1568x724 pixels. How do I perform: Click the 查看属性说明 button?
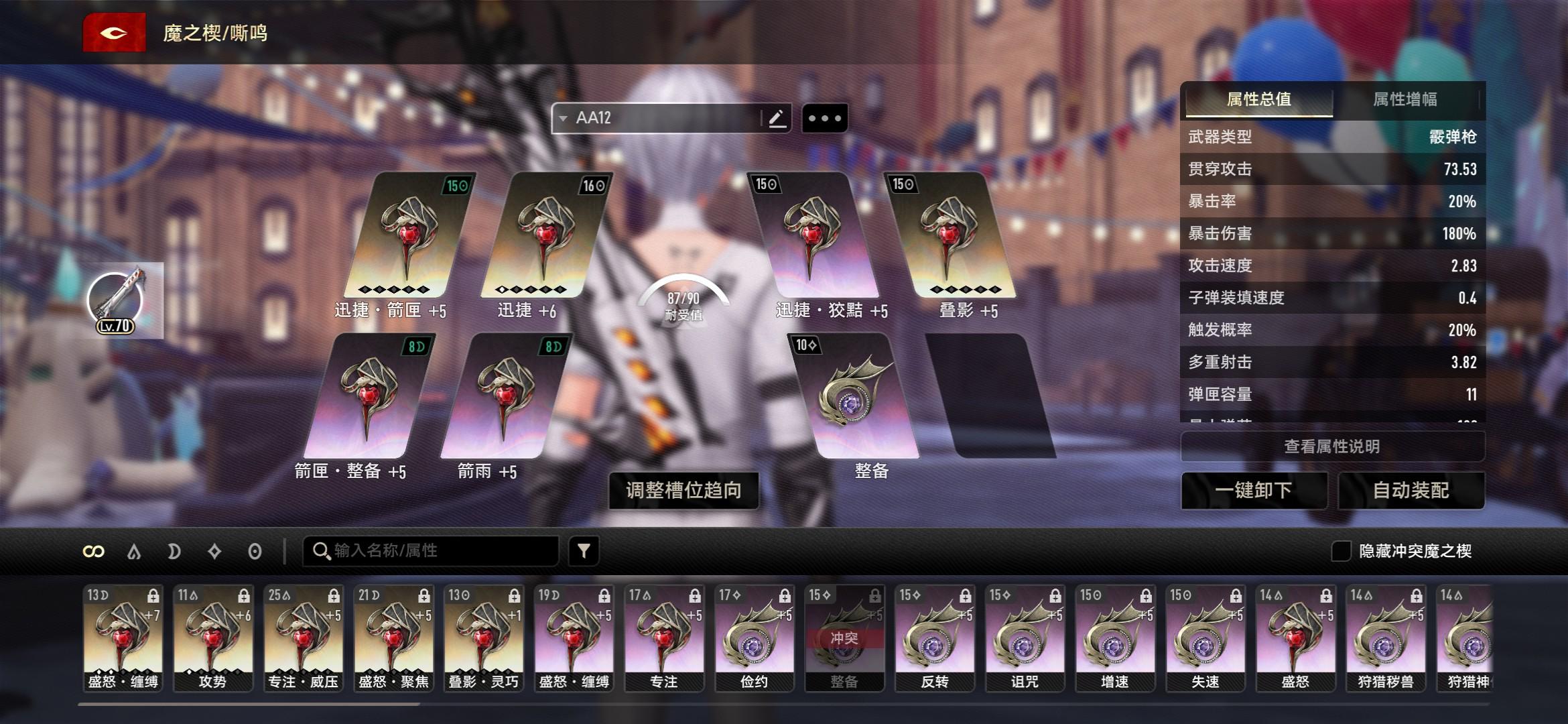1331,446
